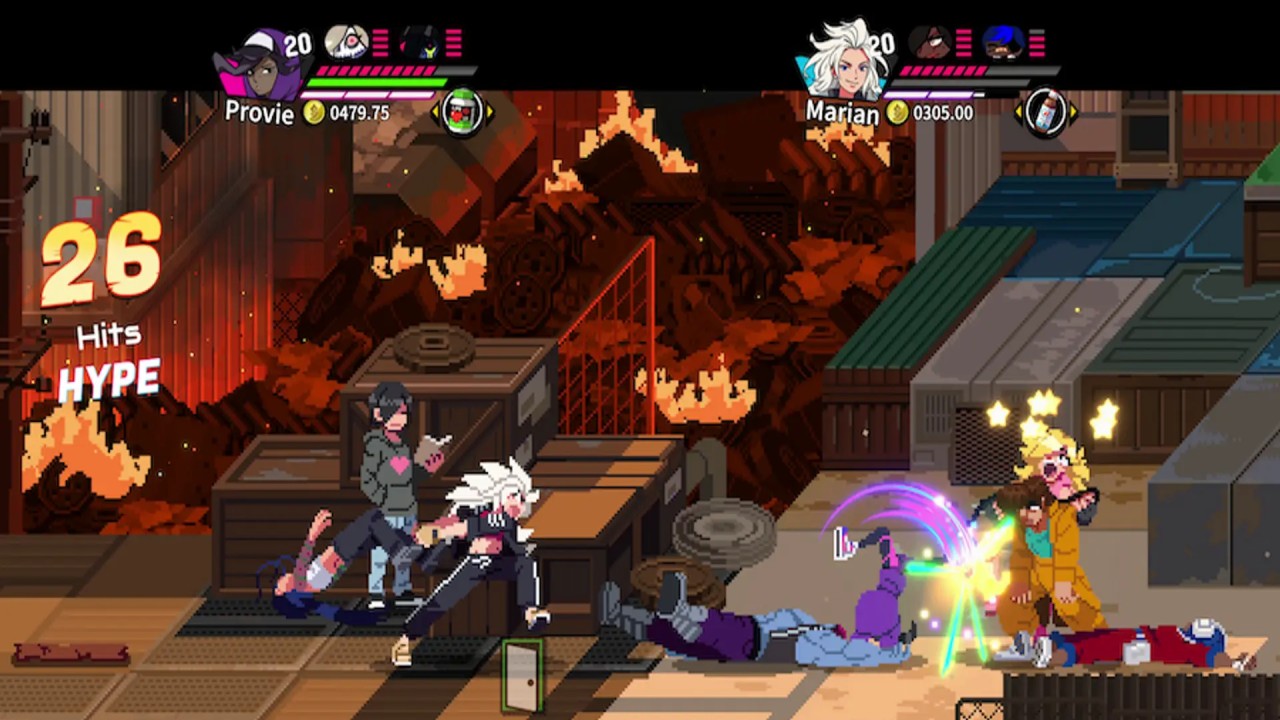Screen dimensions: 1280x720
Task: Choose Marian's blue-haired recruit icon
Action: click(x=1002, y=42)
